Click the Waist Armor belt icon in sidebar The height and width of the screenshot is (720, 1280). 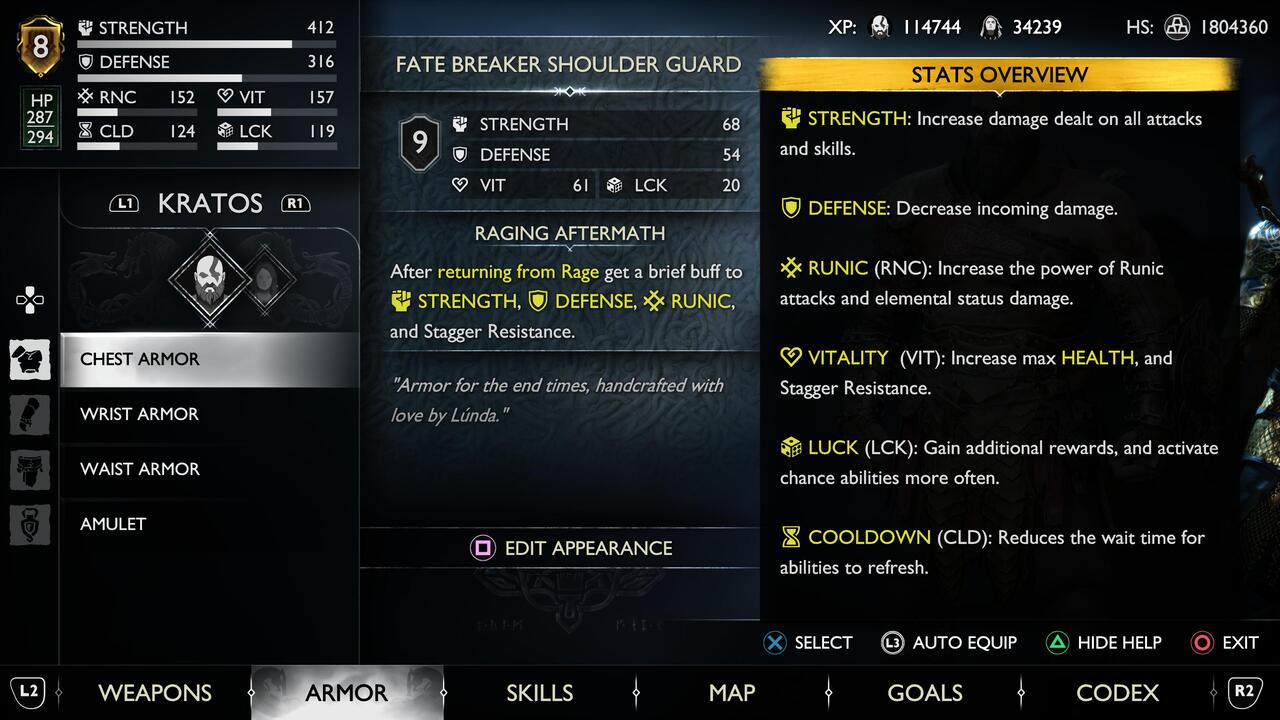30,470
